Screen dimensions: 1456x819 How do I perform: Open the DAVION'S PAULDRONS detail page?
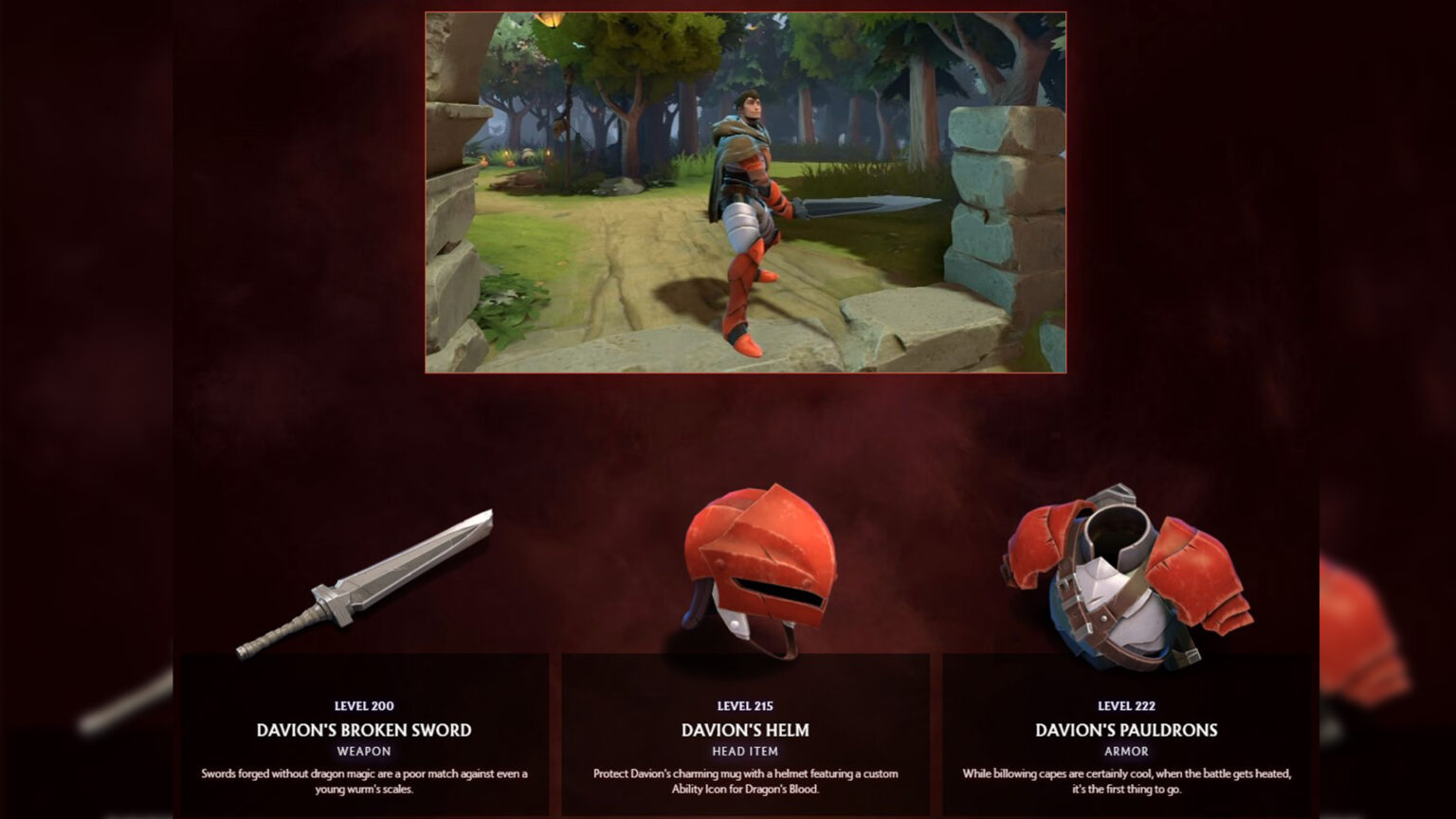pos(1128,730)
